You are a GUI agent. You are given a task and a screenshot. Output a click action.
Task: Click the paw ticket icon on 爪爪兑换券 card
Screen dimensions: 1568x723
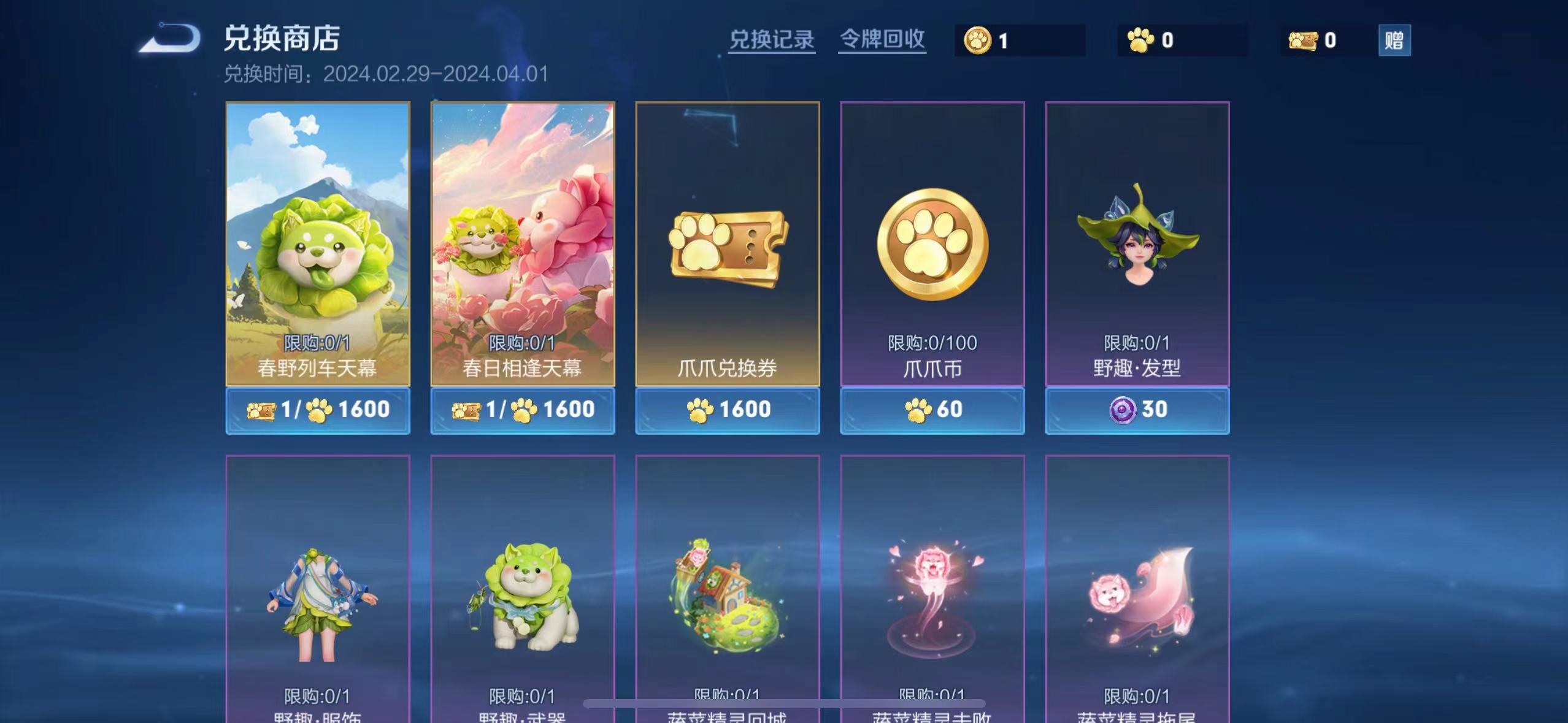click(726, 245)
